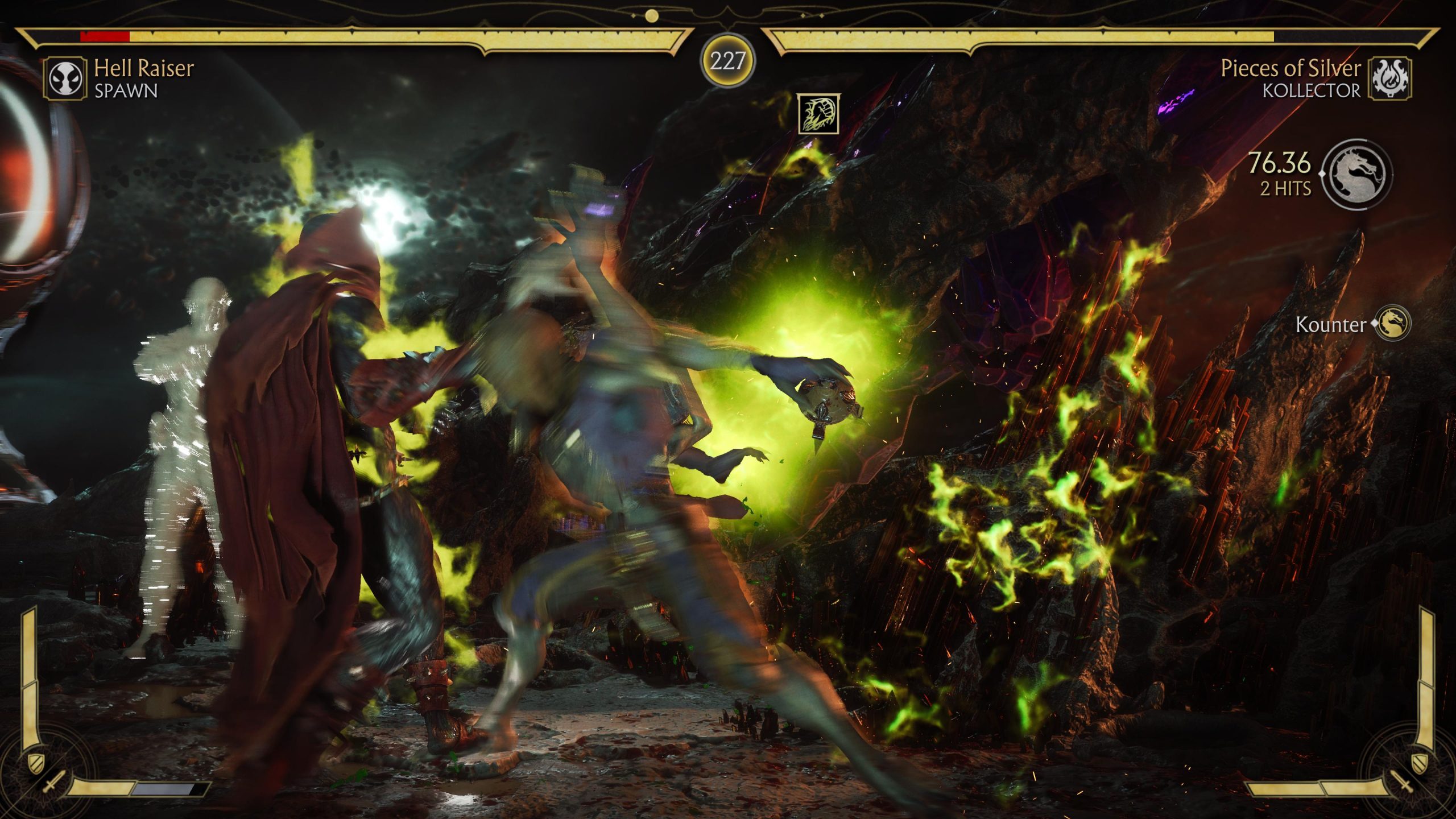1456x819 pixels.
Task: Click Spawn's character emblem icon
Action: 65,79
